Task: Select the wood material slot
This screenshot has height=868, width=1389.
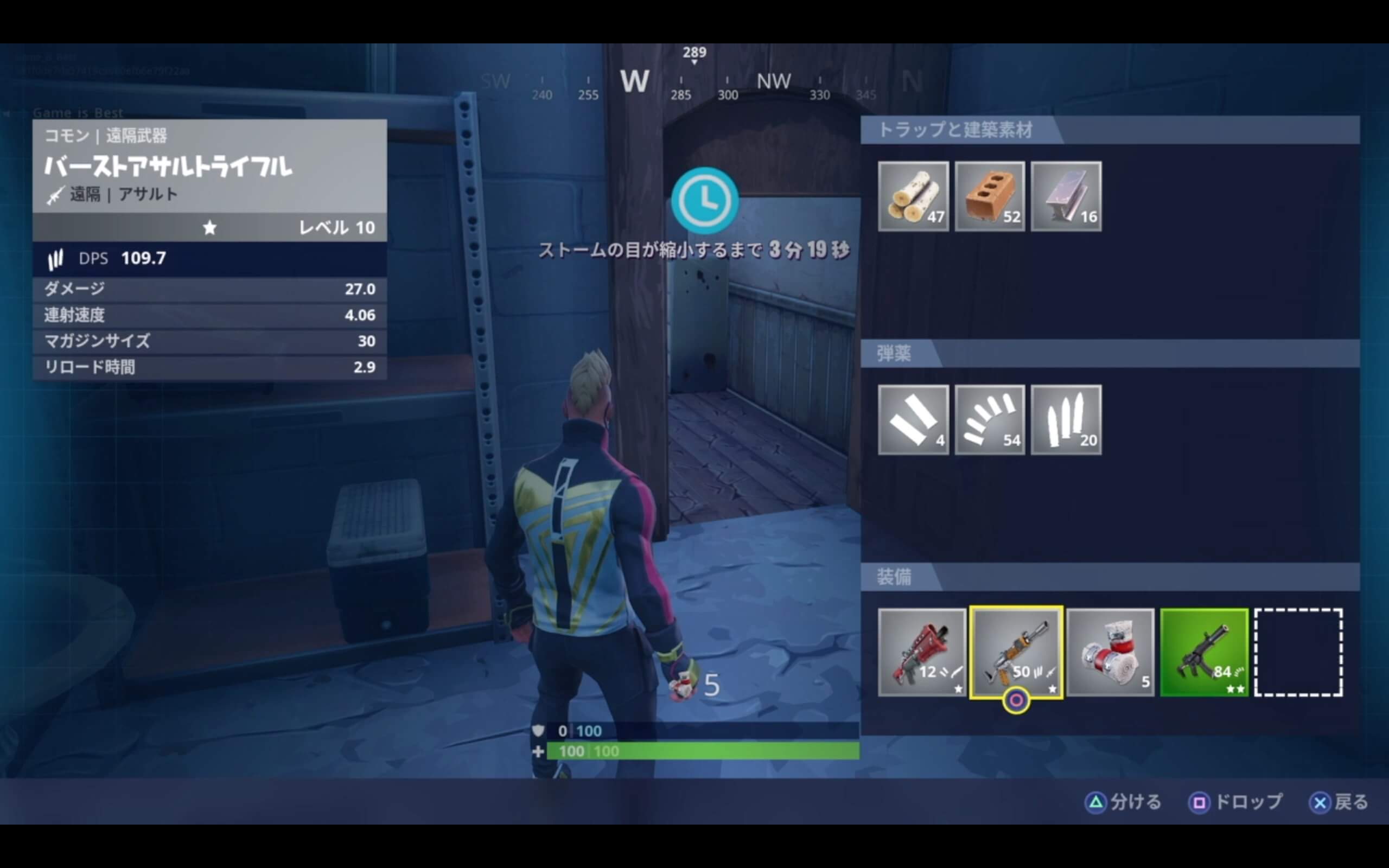Action: click(913, 196)
